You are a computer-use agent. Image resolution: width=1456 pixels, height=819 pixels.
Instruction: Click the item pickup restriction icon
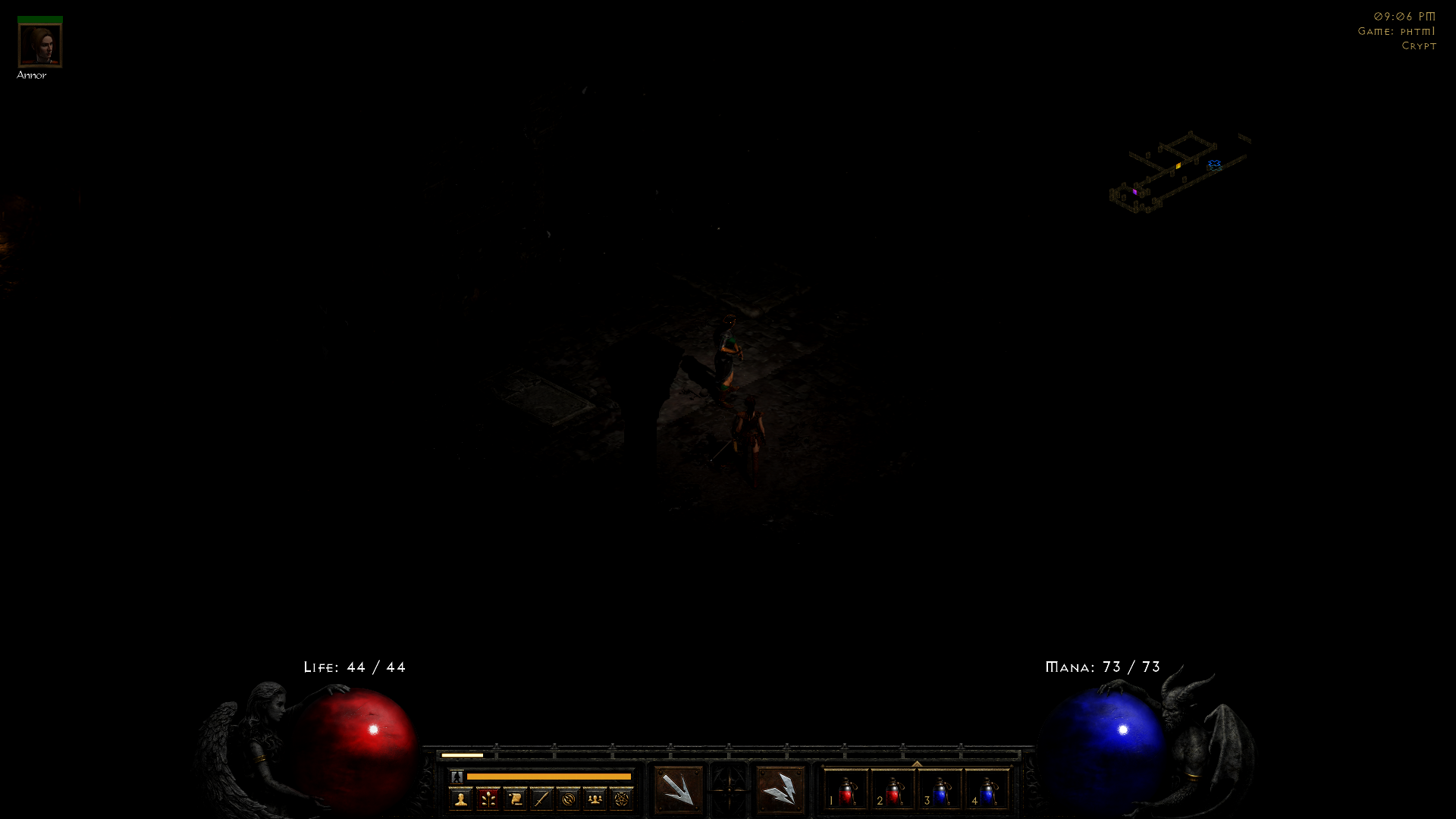coord(566,799)
